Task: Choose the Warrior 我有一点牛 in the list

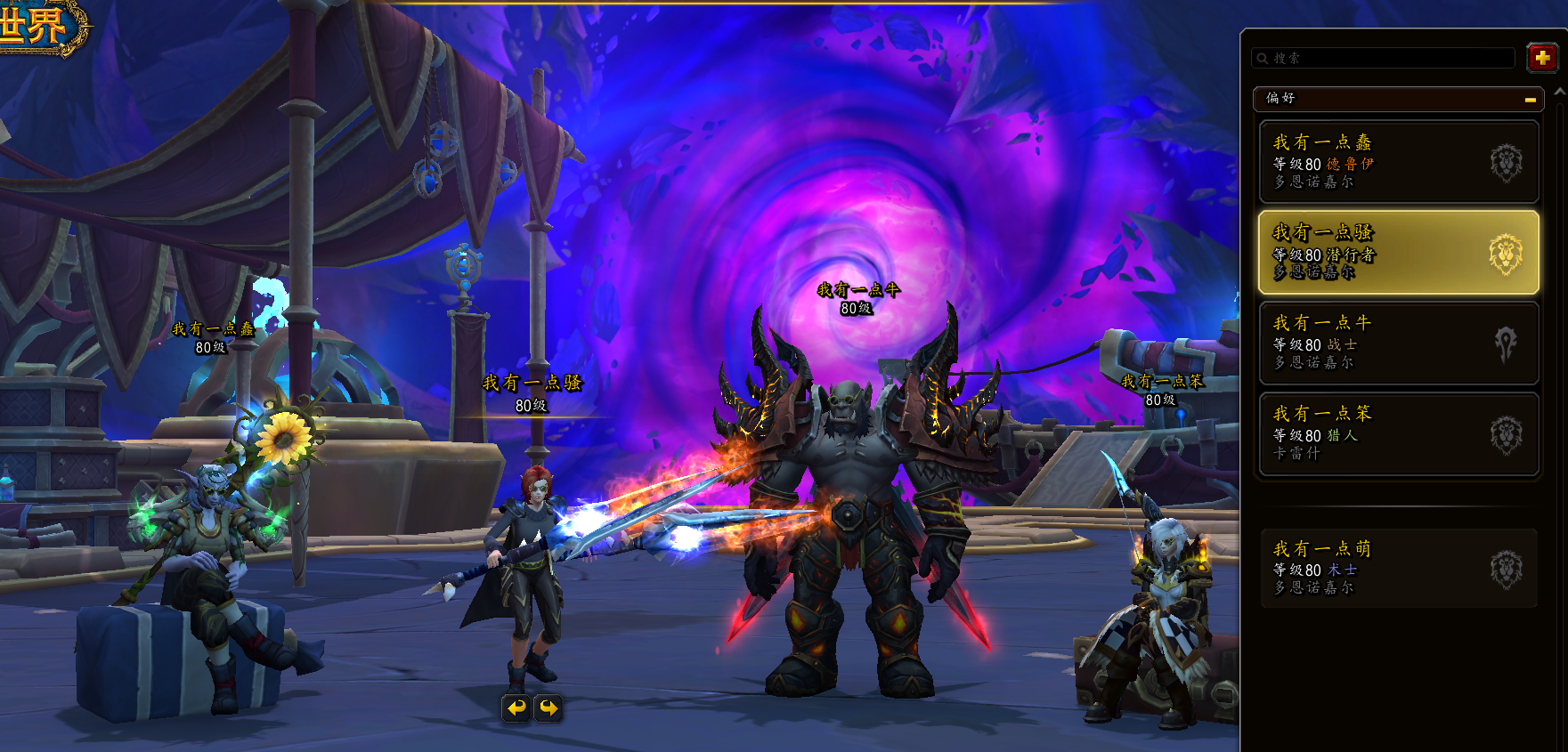Action: click(1398, 343)
